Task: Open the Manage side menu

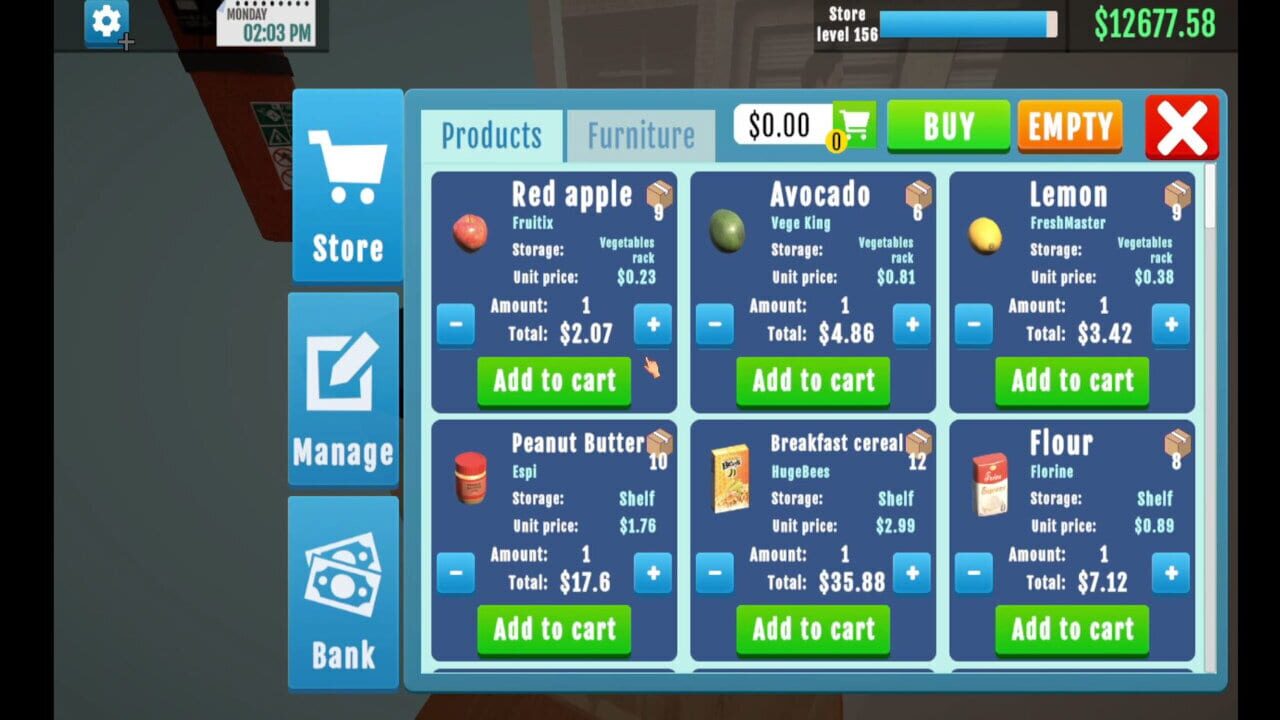Action: (x=343, y=389)
